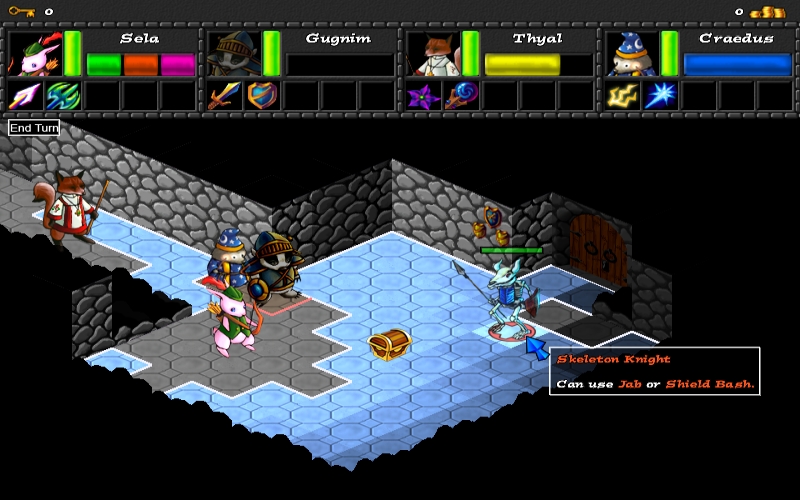Activate Sela's arrow shot ability
This screenshot has height=500, width=800.
click(x=25, y=96)
